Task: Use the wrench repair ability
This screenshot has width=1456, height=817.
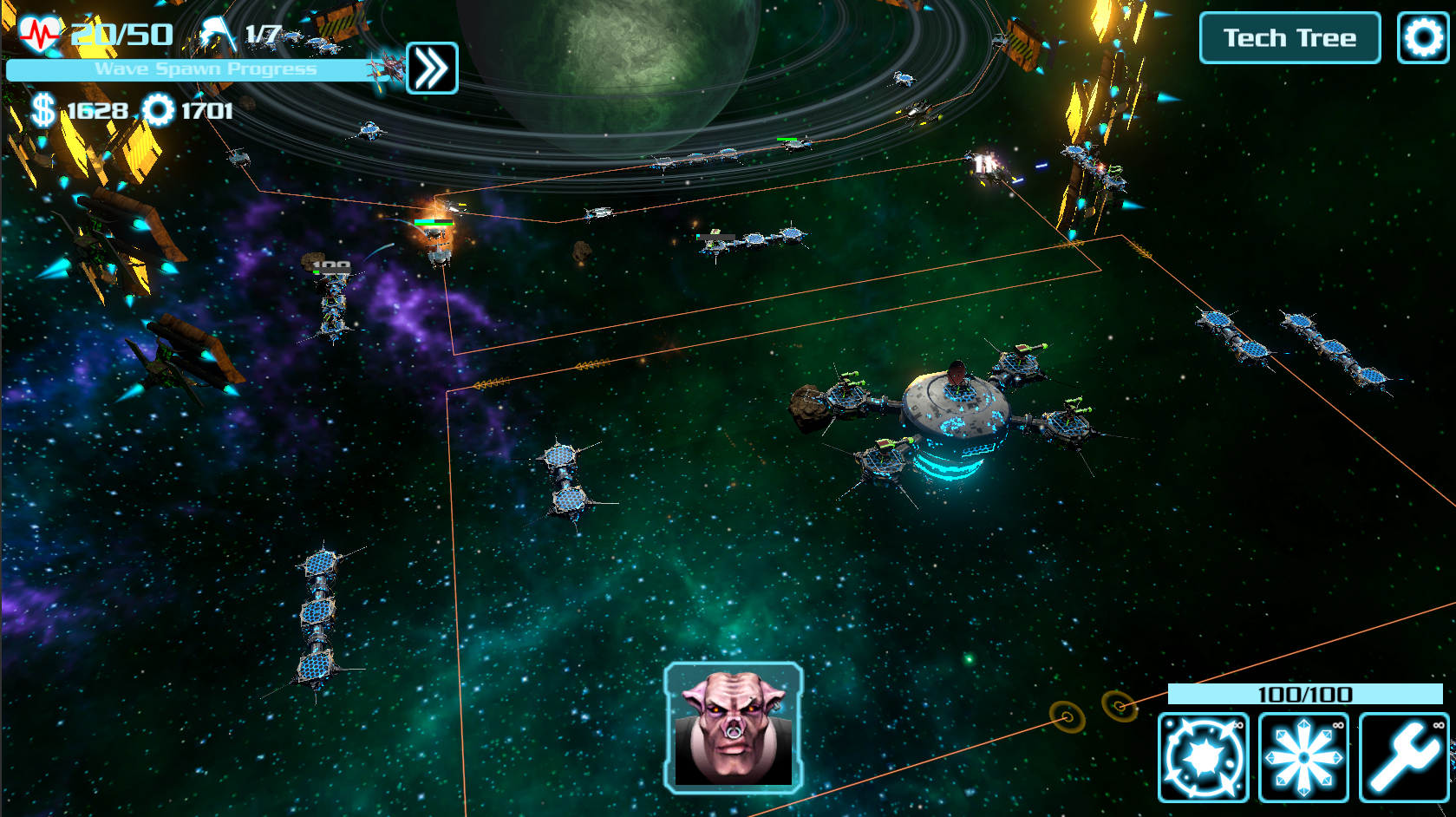Action: tap(1403, 757)
